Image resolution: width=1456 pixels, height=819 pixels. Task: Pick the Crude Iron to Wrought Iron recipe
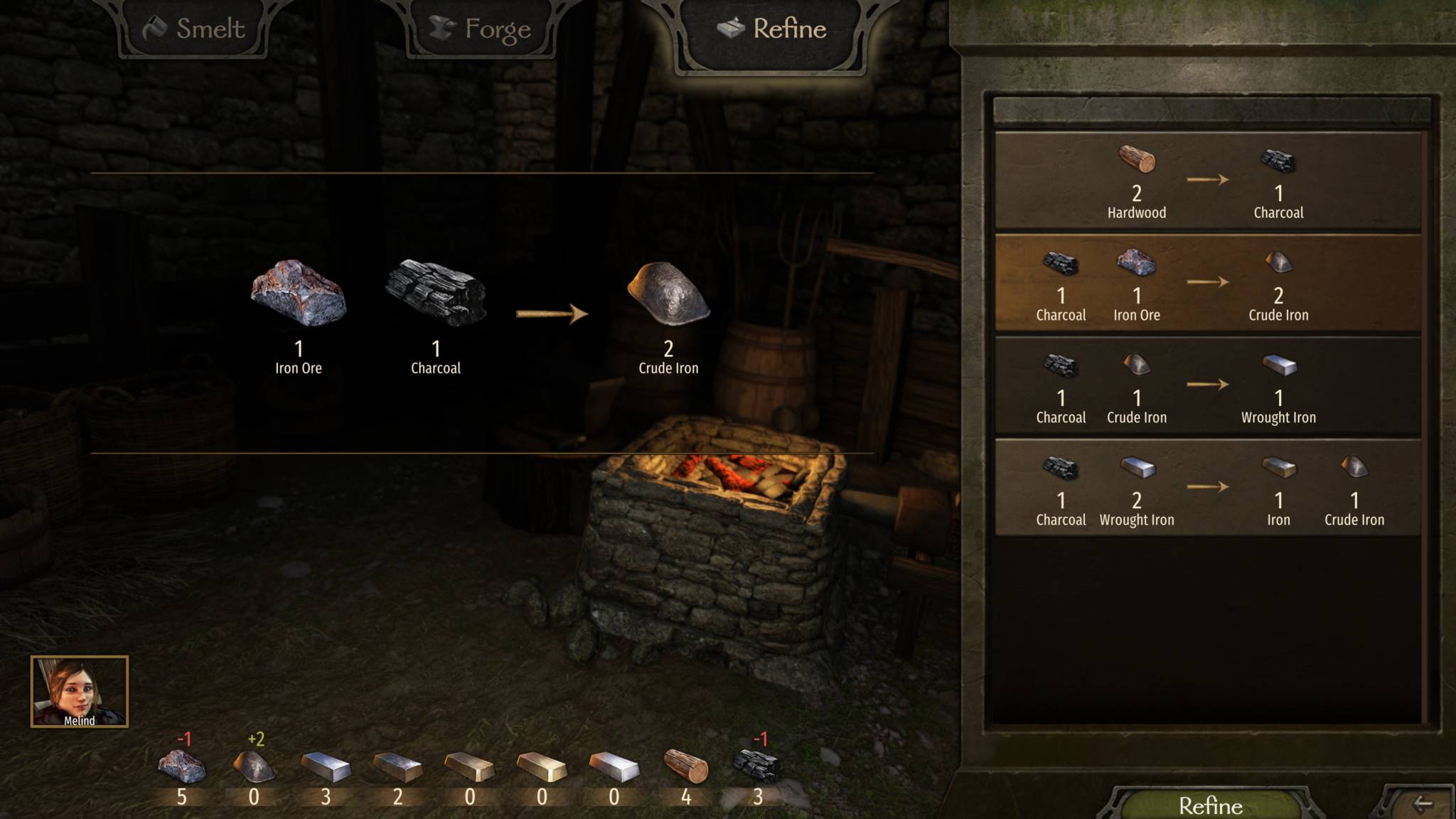[x=1207, y=386]
